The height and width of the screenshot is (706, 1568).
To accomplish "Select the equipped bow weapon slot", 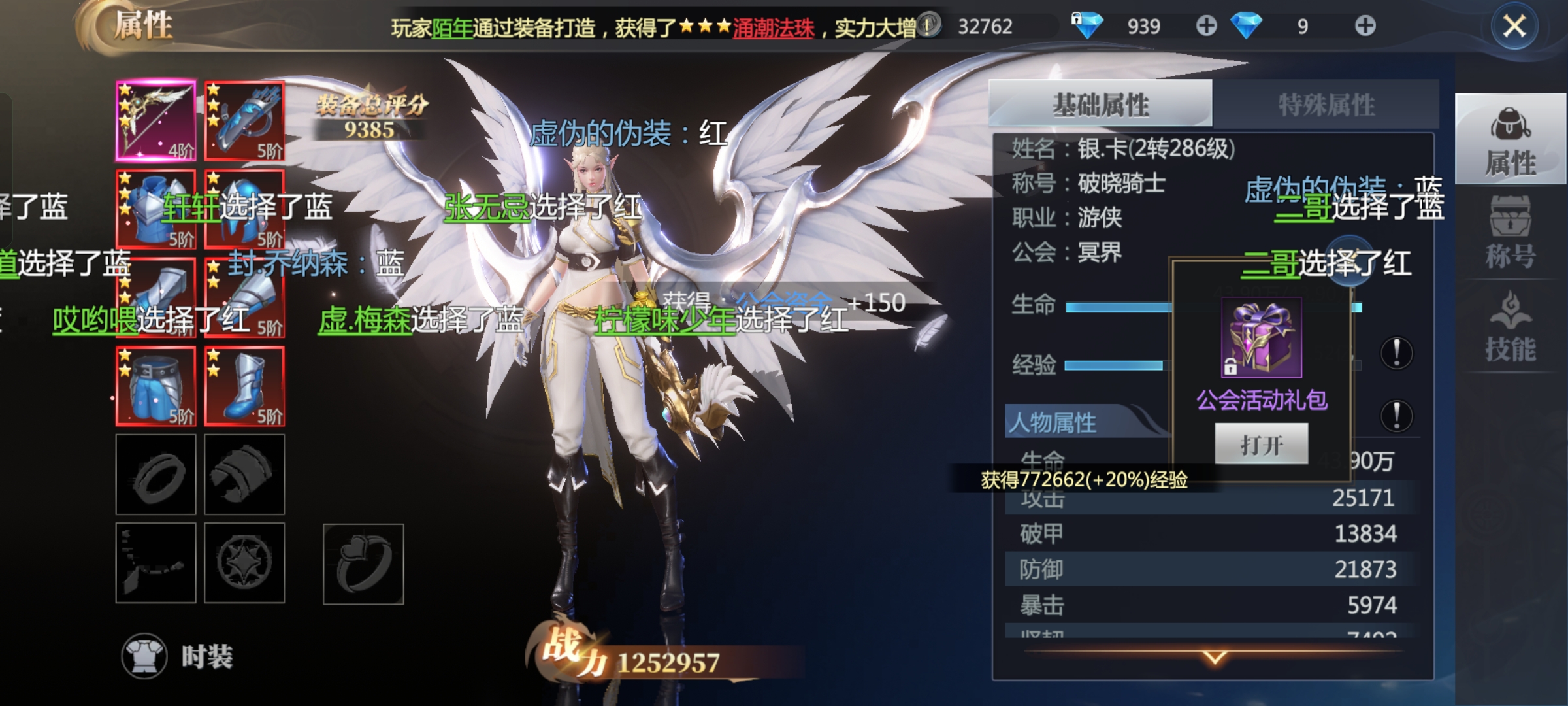I will (x=155, y=121).
